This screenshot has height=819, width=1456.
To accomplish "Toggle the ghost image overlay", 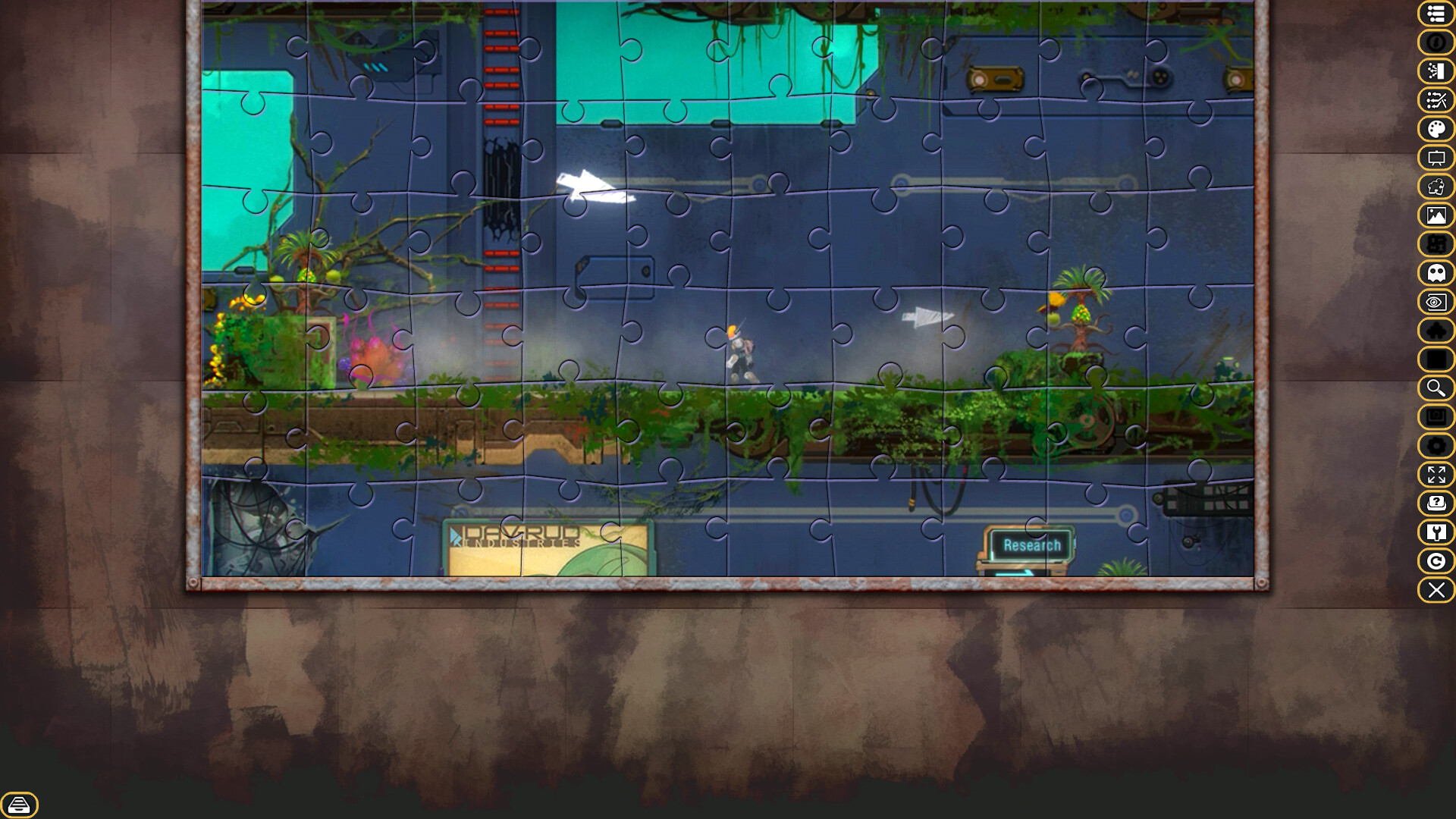I will 1436,273.
